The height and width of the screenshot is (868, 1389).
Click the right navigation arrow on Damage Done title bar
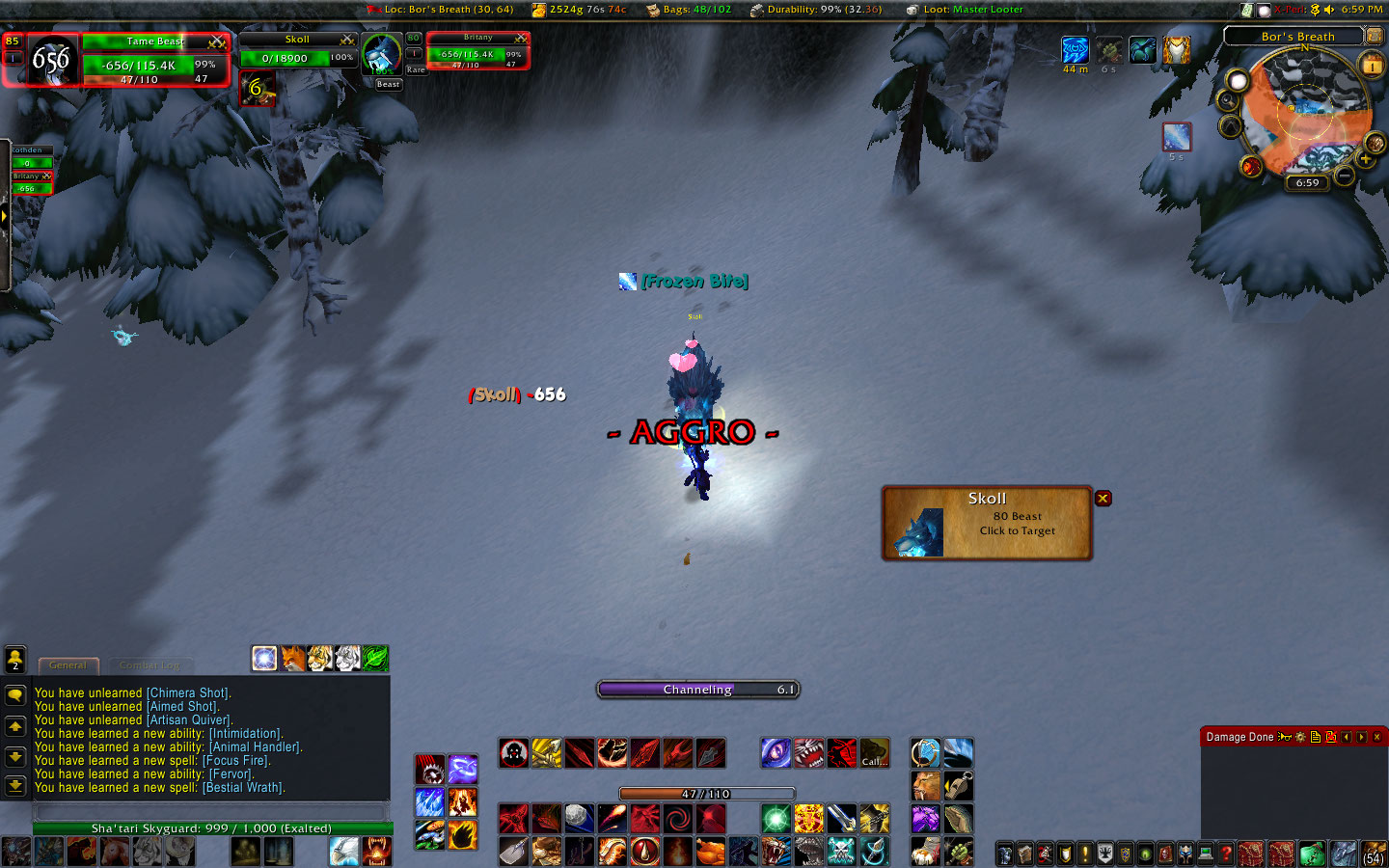[1361, 736]
